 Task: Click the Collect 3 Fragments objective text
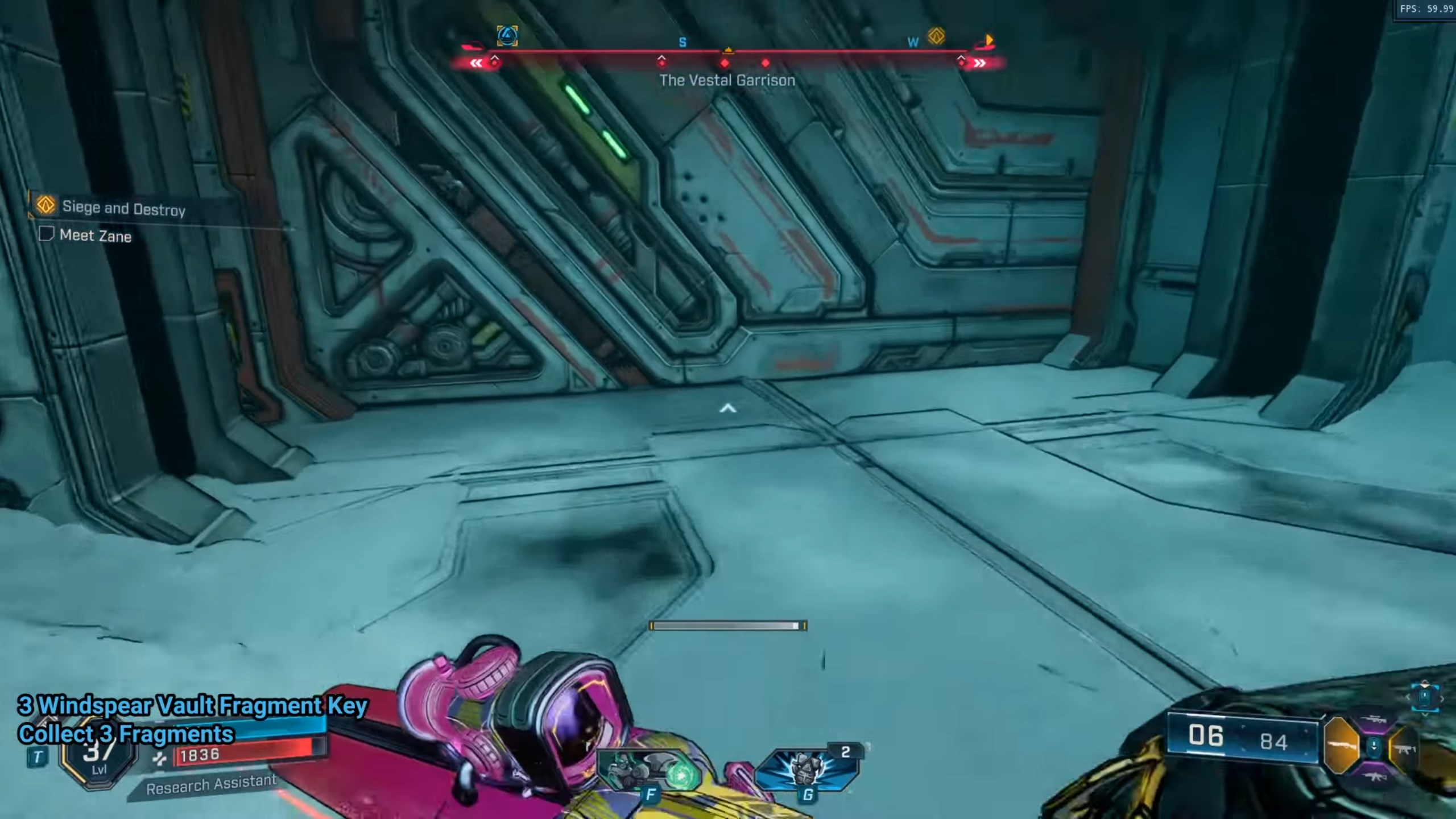[128, 733]
